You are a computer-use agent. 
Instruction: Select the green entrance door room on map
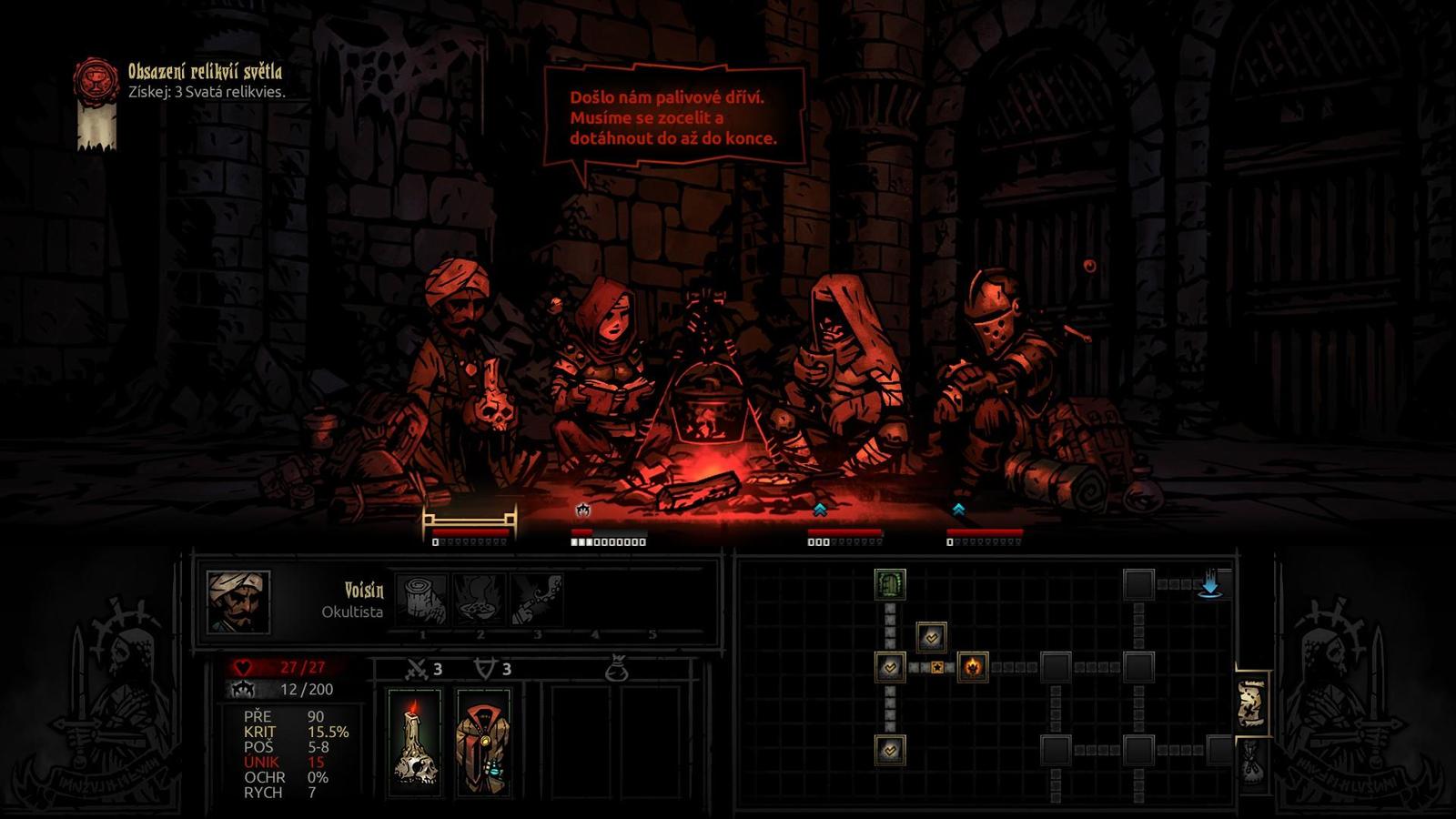(x=889, y=583)
